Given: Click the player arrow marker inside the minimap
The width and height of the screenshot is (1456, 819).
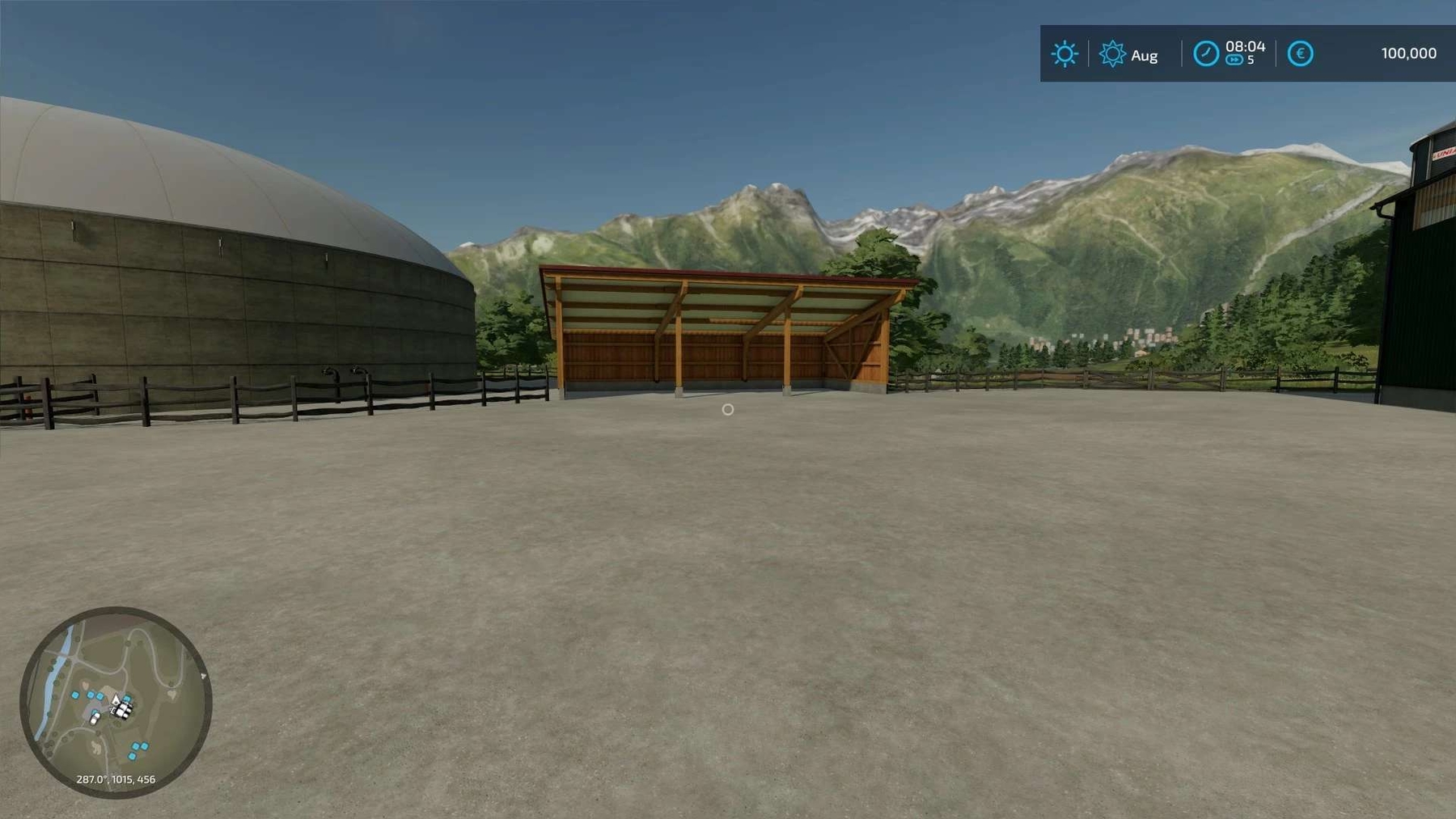Looking at the screenshot, I should [x=116, y=700].
